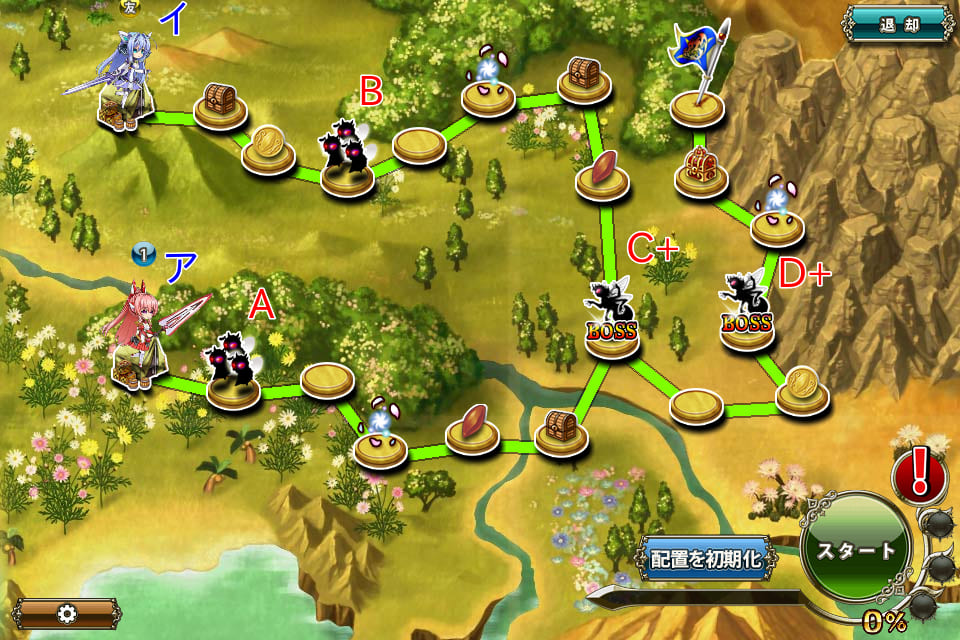
Task: Click the 退却 retreat button
Action: point(899,23)
